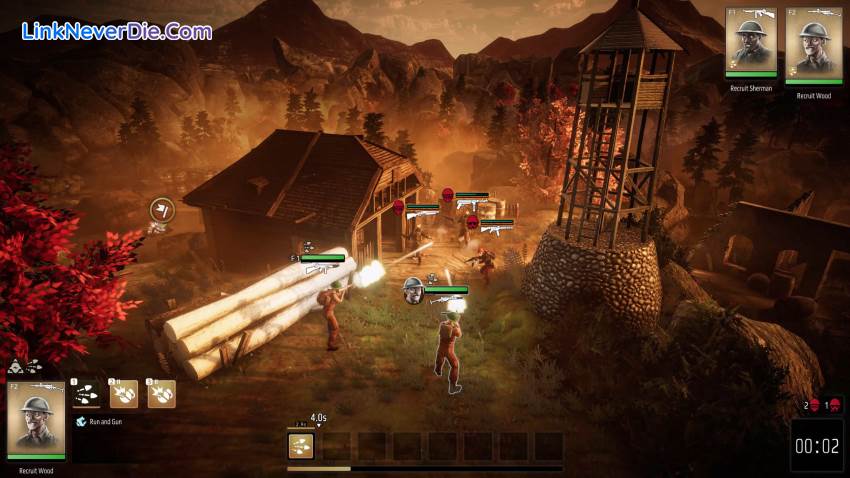This screenshot has width=850, height=478.
Task: Choose the grenade ability marked 2
Action: tap(124, 394)
